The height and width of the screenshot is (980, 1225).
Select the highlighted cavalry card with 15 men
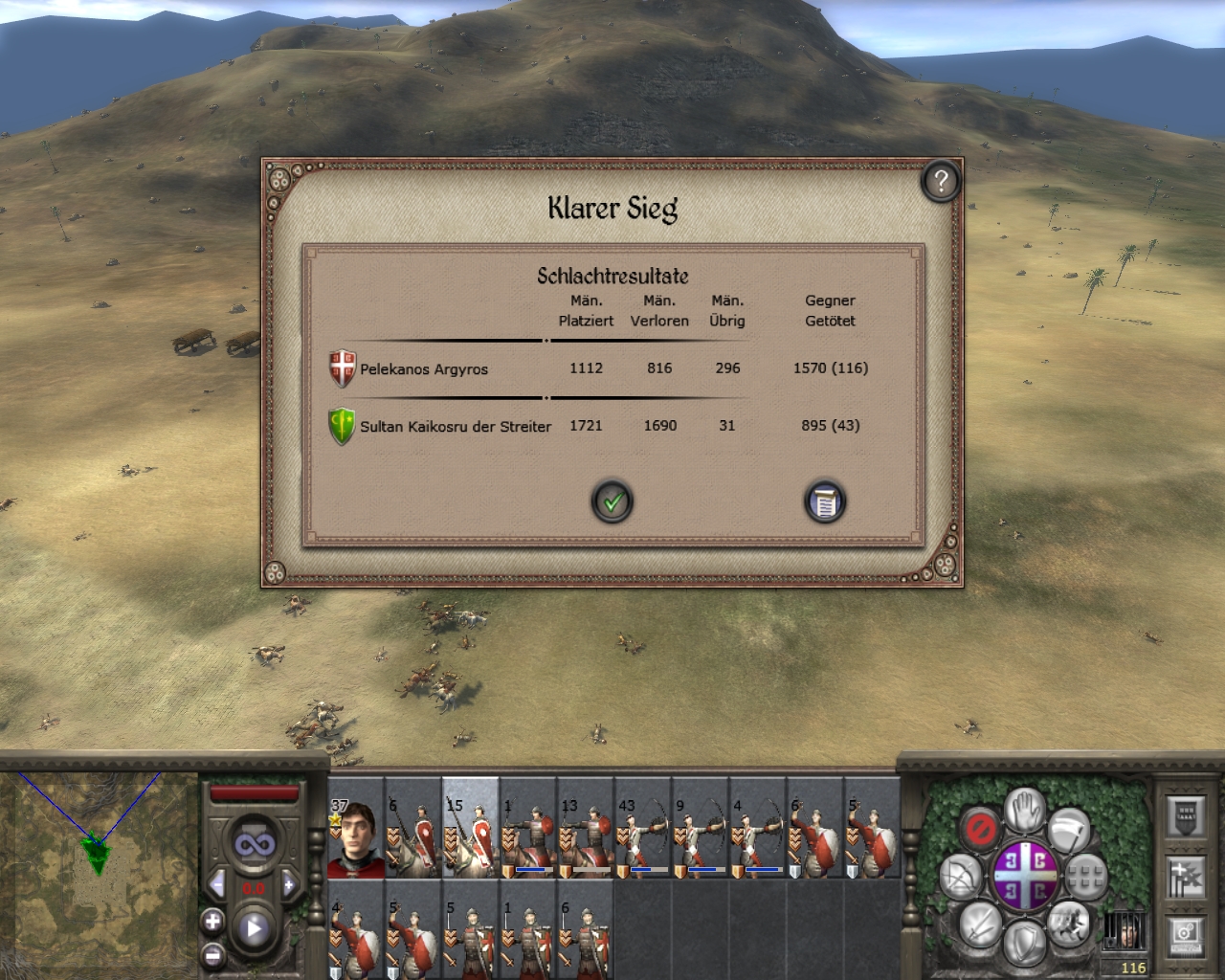pos(470,829)
